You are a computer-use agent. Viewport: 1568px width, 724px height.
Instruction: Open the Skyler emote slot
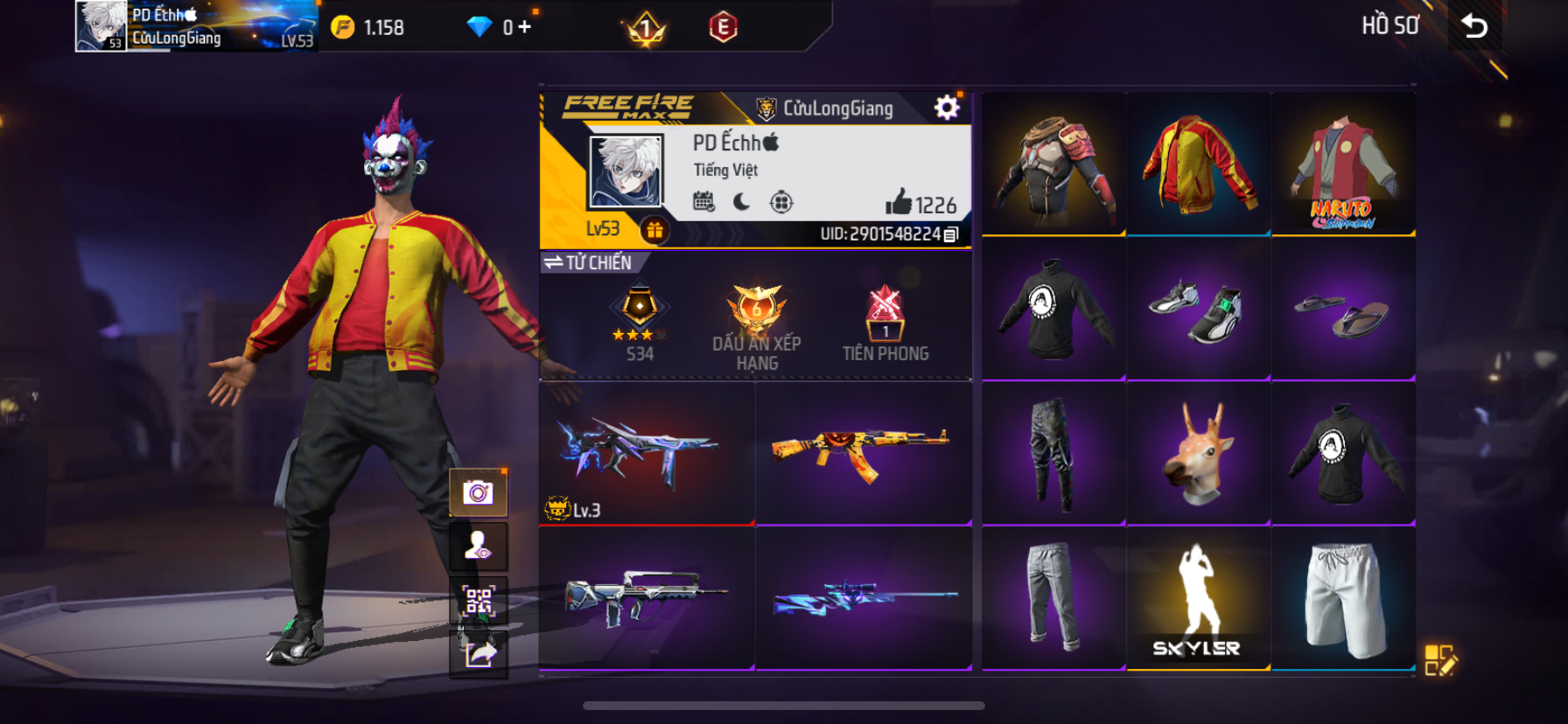1198,598
